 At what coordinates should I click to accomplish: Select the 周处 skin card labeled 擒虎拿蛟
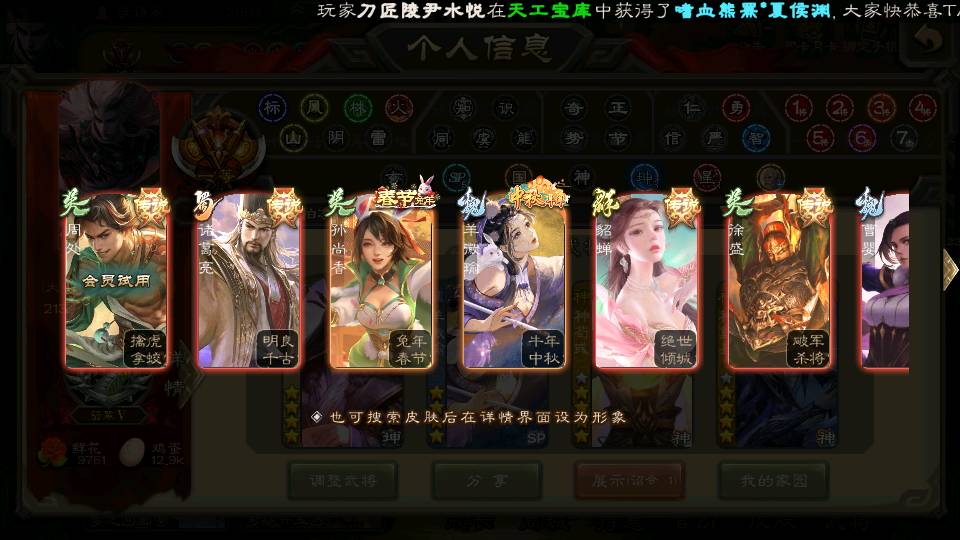[115, 282]
